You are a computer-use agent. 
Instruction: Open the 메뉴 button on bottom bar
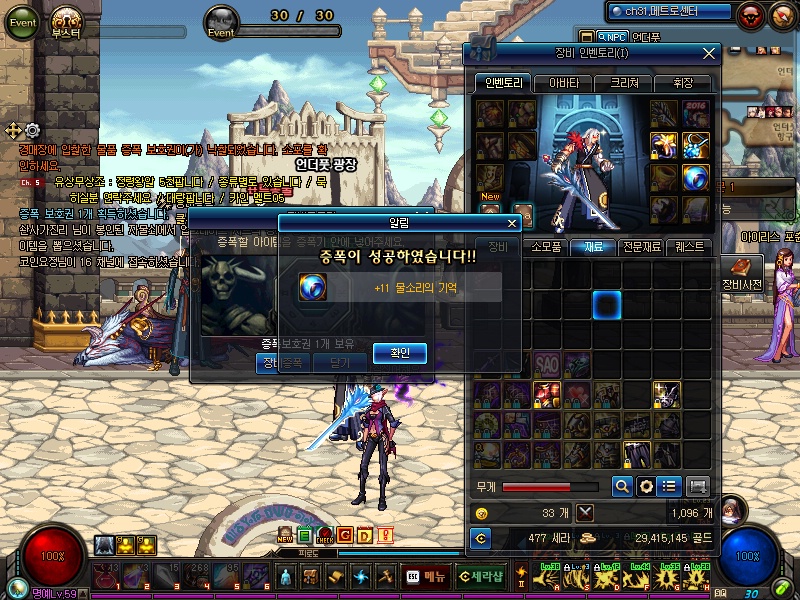pyautogui.click(x=426, y=576)
